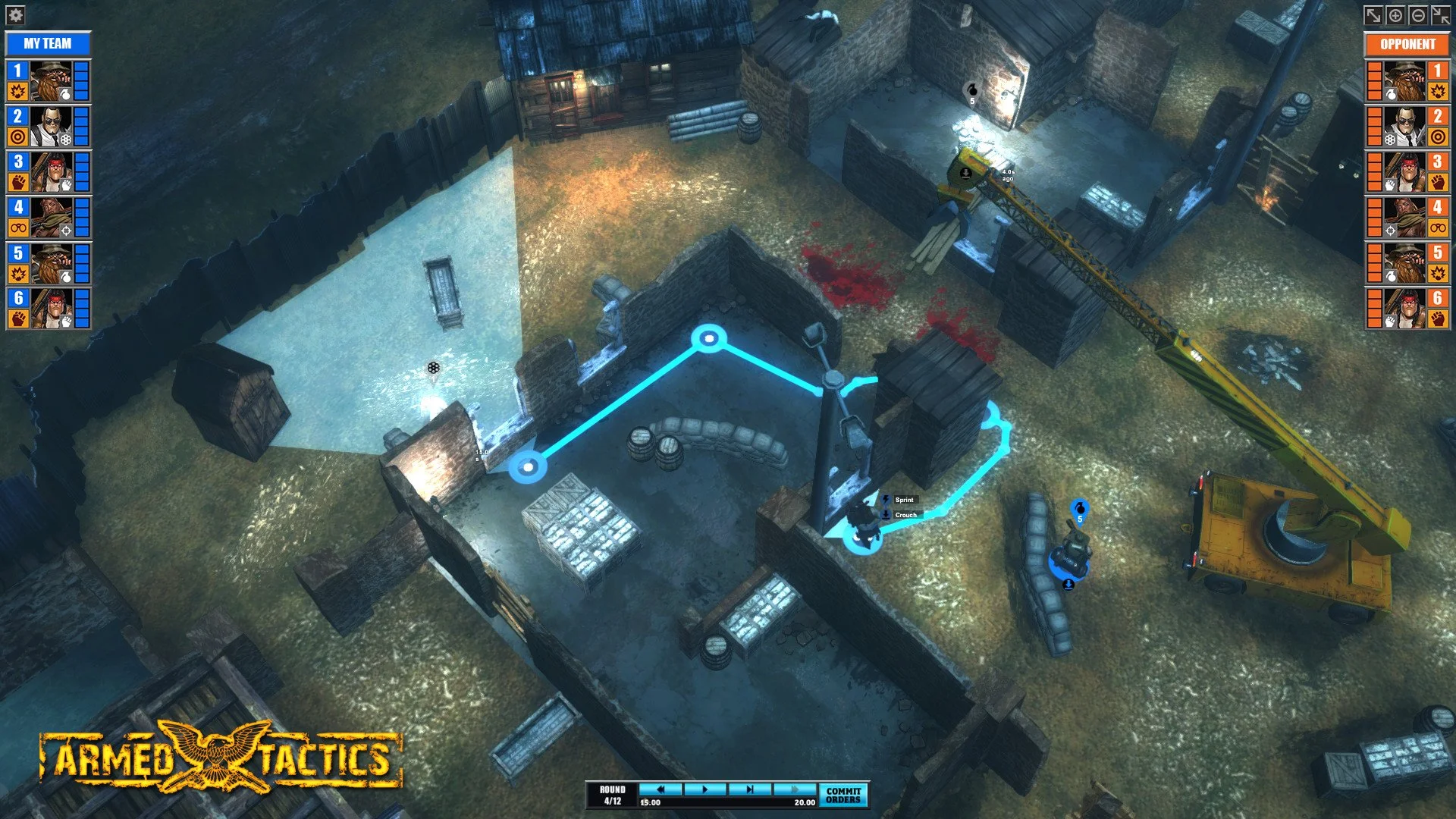Viewport: 1456px width, 819px height.
Task: Select the explosion class icon of teammate 5
Action: [19, 274]
